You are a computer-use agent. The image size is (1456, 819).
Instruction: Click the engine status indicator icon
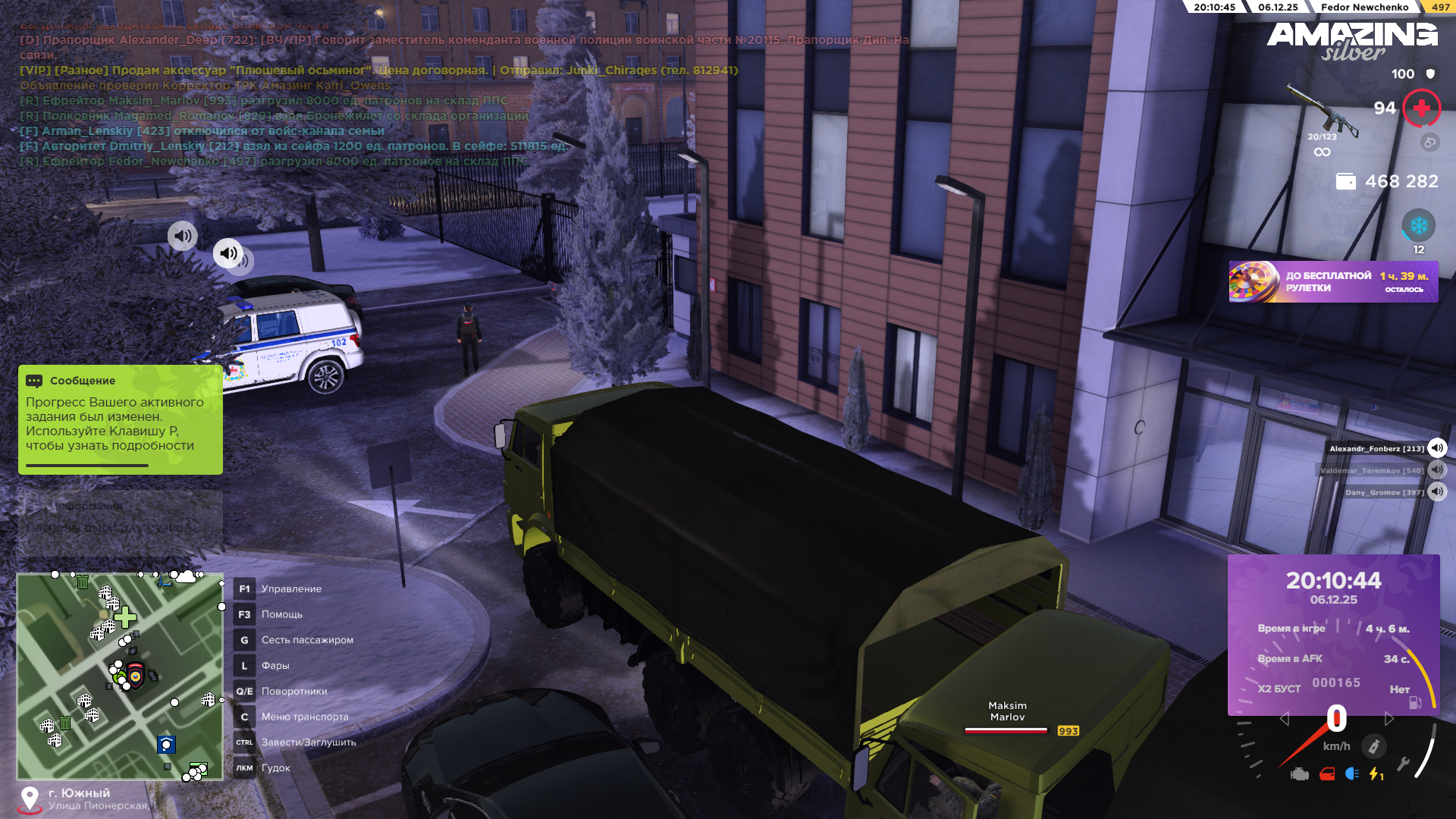click(1300, 774)
